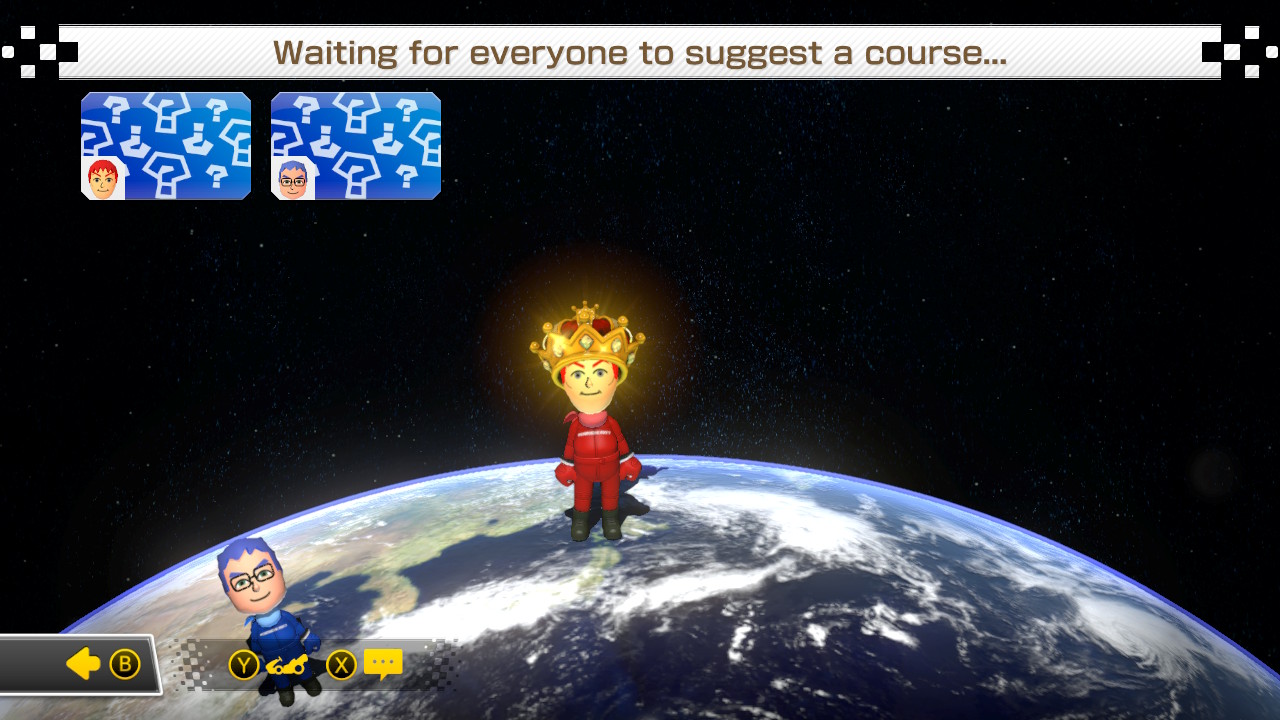The image size is (1280, 720).
Task: Open the second question-mark course card
Action: click(x=356, y=147)
